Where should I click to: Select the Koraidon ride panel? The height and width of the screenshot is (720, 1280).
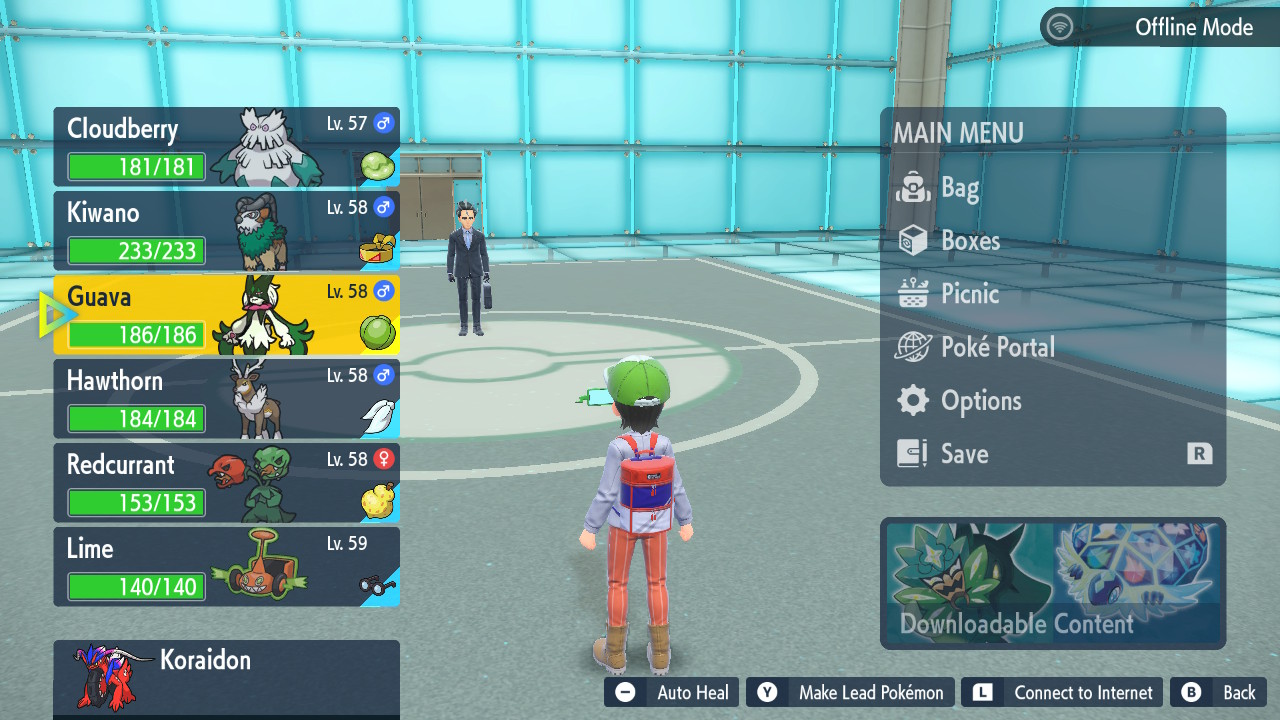tap(226, 677)
